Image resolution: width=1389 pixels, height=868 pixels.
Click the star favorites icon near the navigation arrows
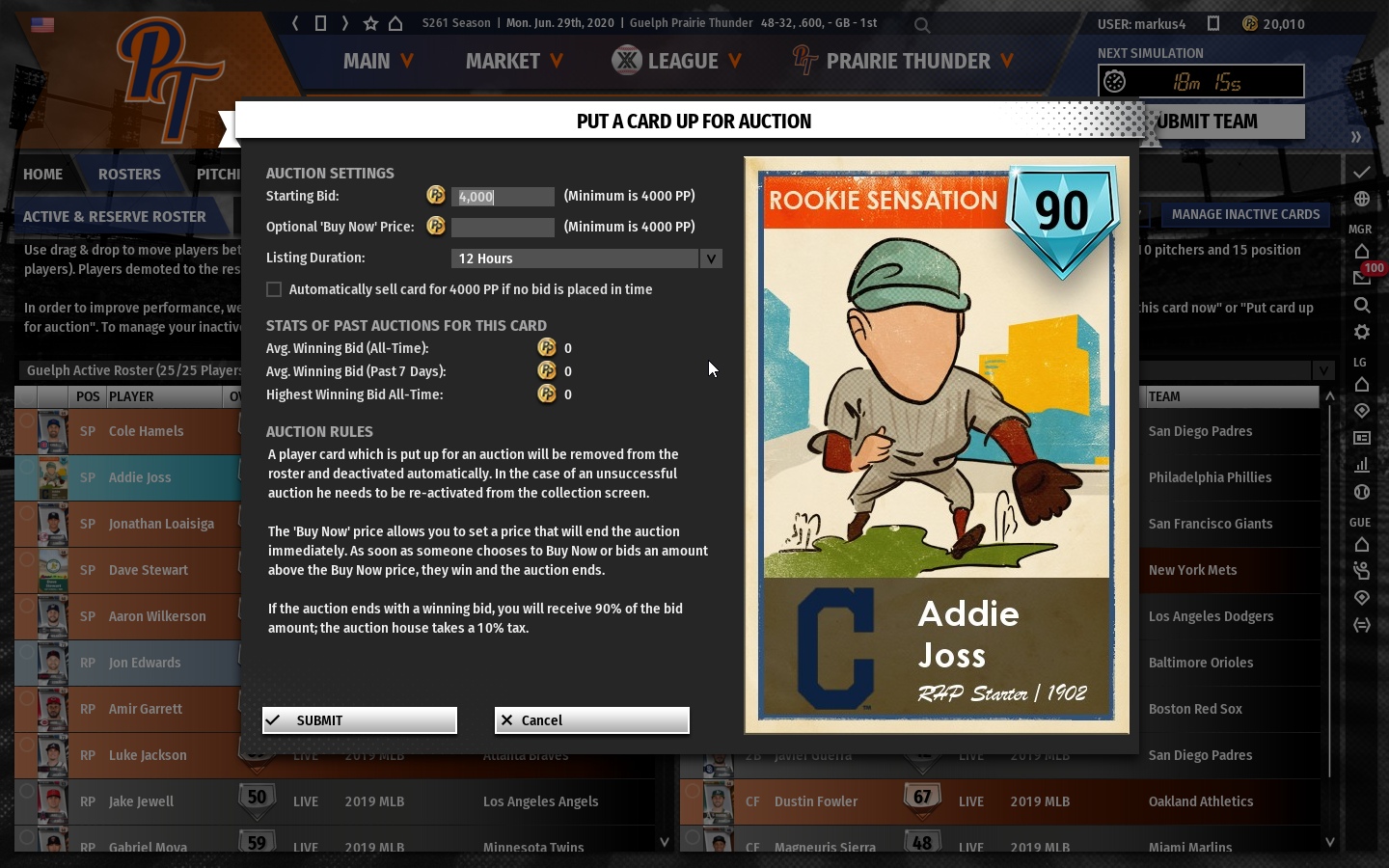[368, 22]
